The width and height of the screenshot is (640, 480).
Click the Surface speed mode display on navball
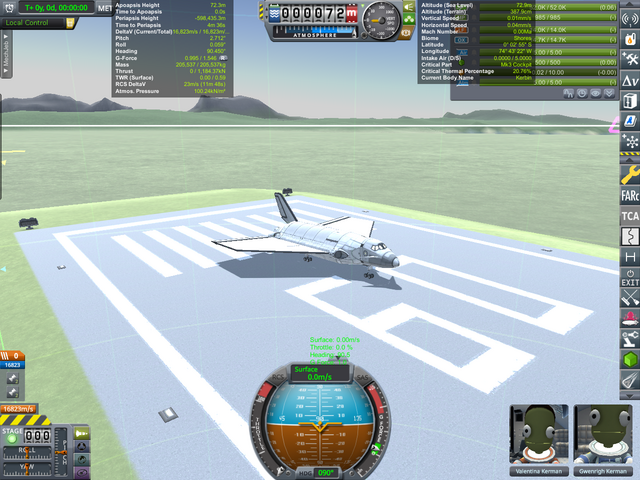(x=318, y=372)
